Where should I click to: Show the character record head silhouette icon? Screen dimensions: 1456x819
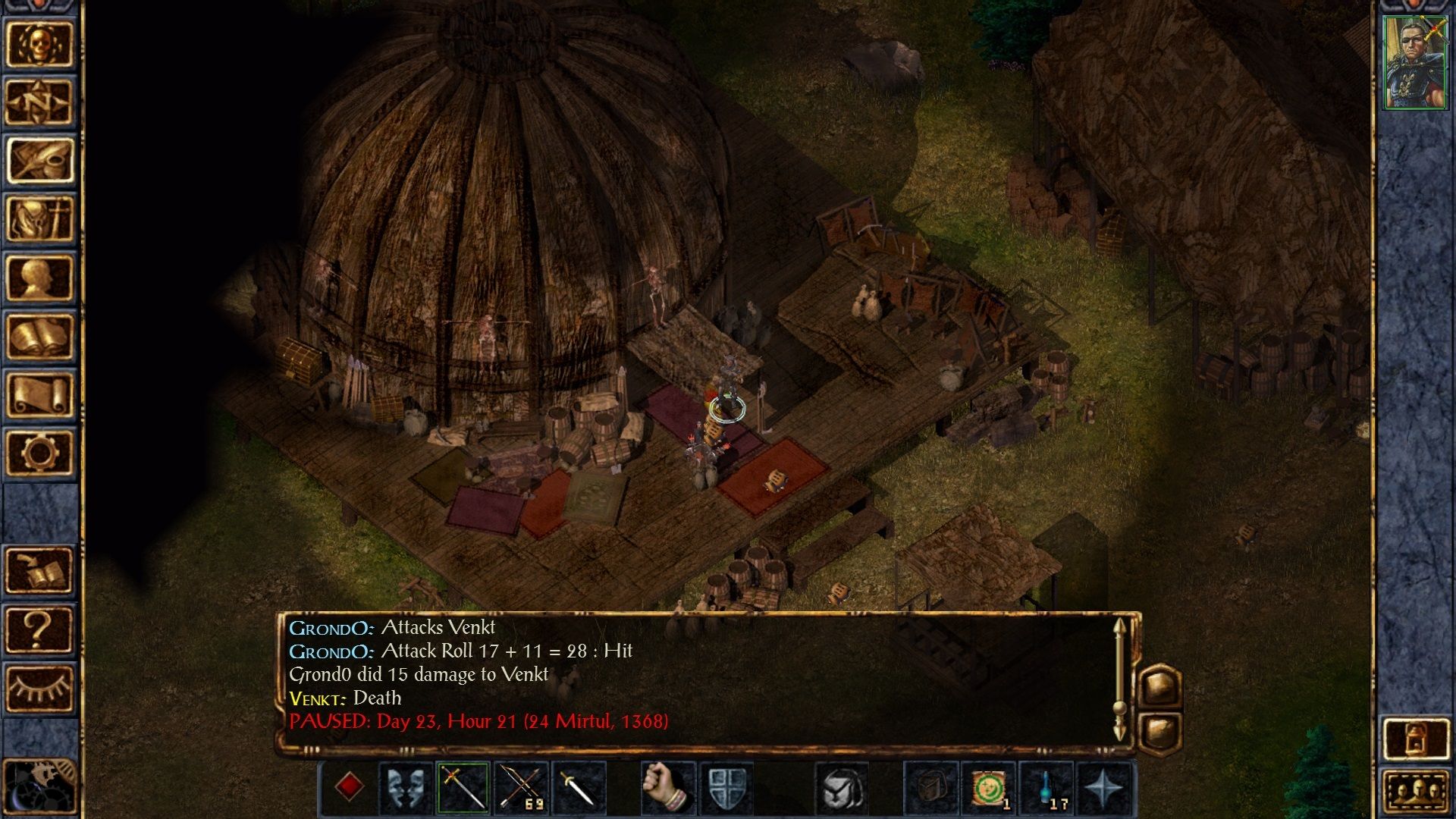pos(39,278)
